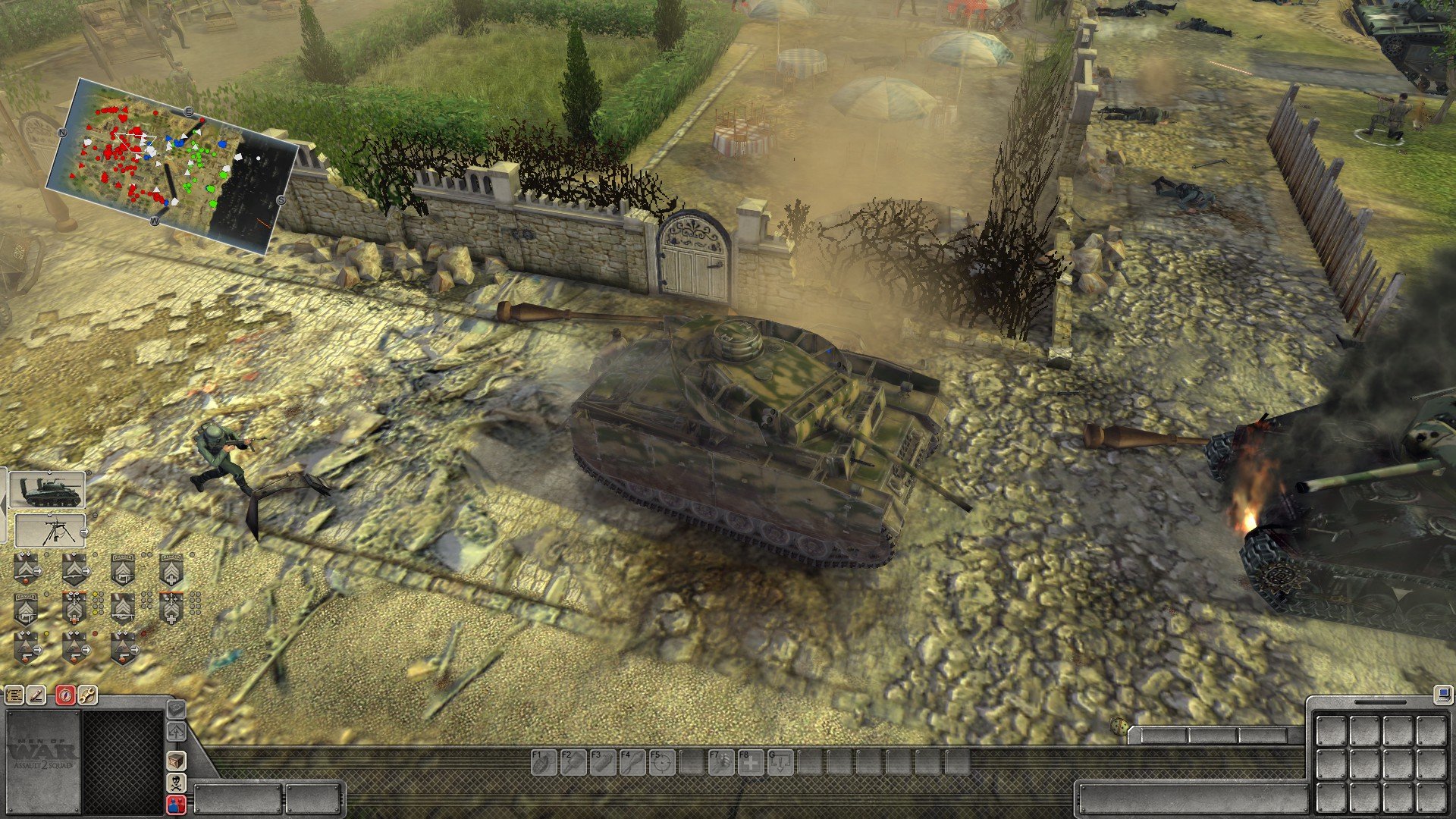Click the tactical minimap
The width and height of the screenshot is (1456, 819).
pos(171,165)
